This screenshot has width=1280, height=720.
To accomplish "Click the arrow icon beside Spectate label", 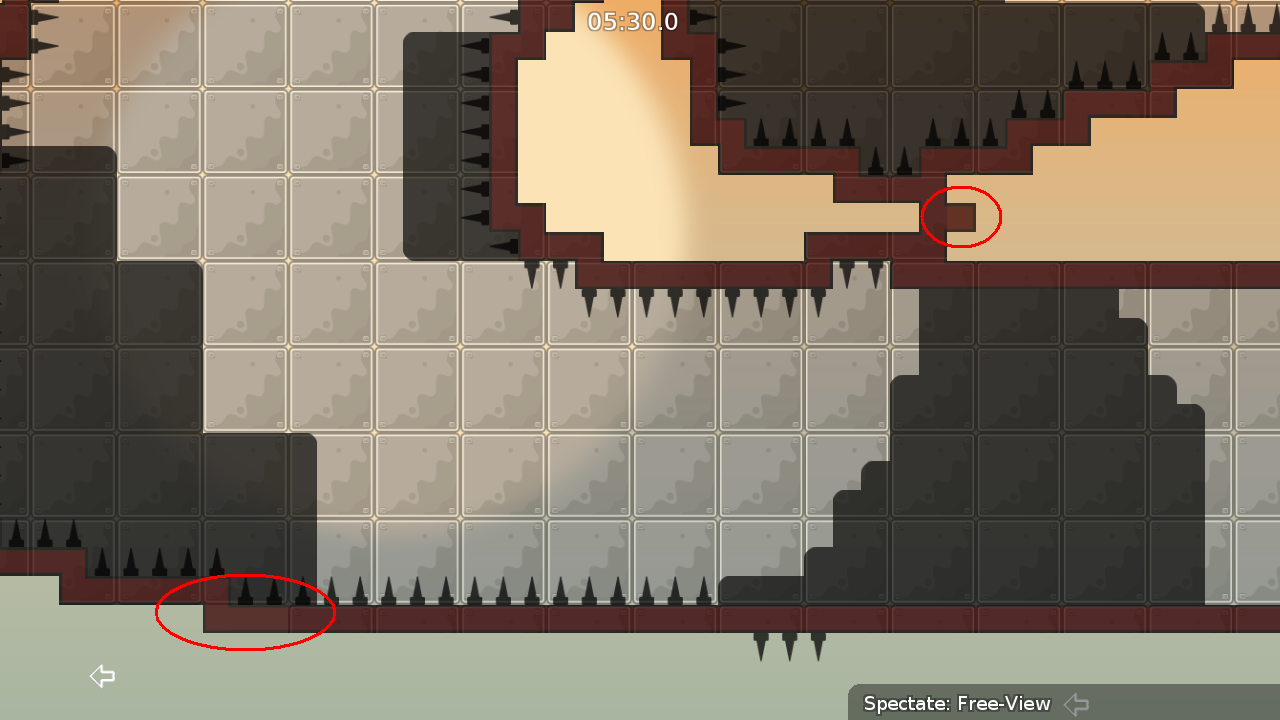I will (x=1075, y=704).
